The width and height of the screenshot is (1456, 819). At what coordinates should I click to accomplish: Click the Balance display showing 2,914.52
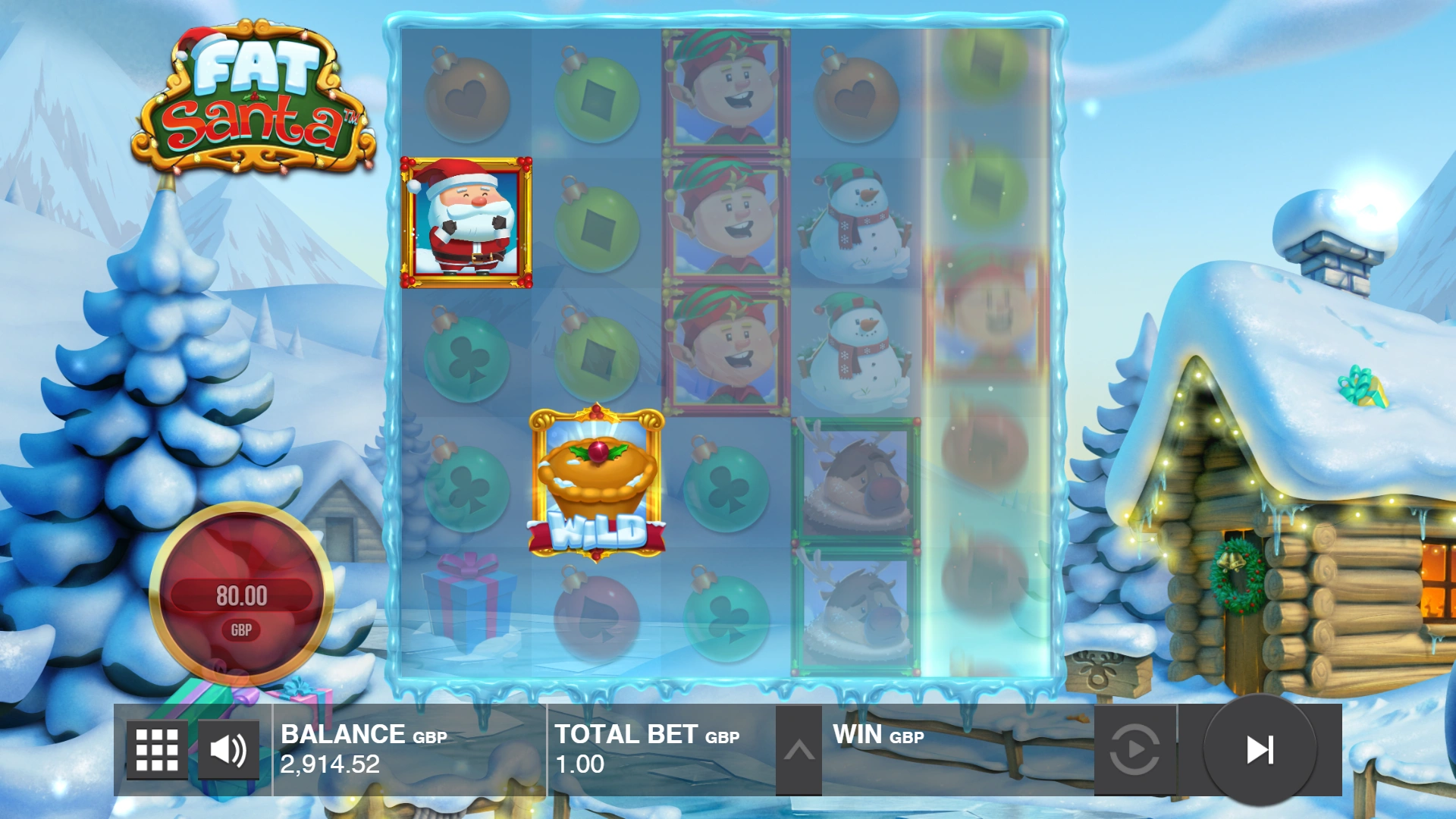[330, 764]
